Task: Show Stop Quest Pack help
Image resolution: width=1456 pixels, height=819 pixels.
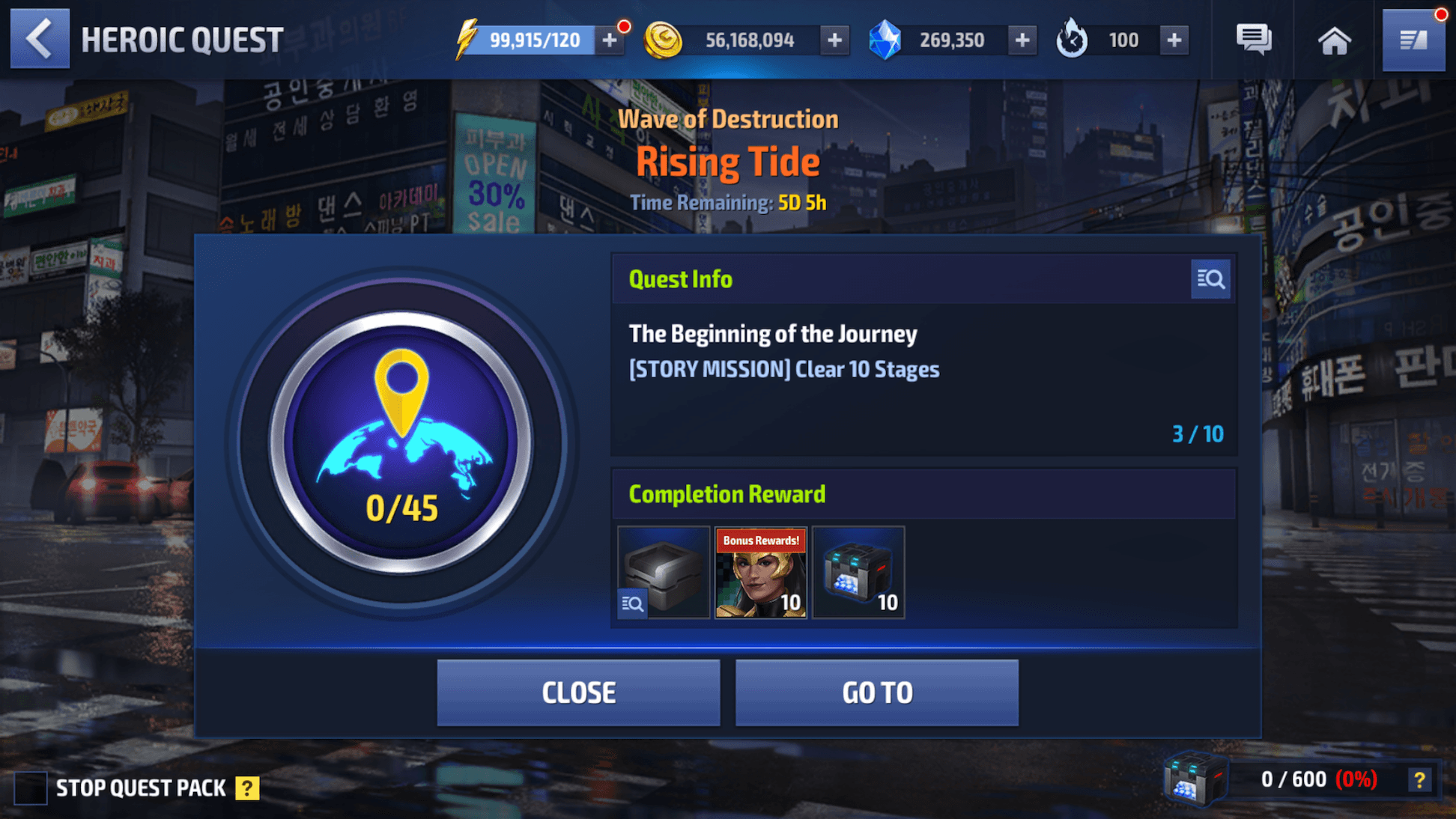Action: (x=247, y=788)
